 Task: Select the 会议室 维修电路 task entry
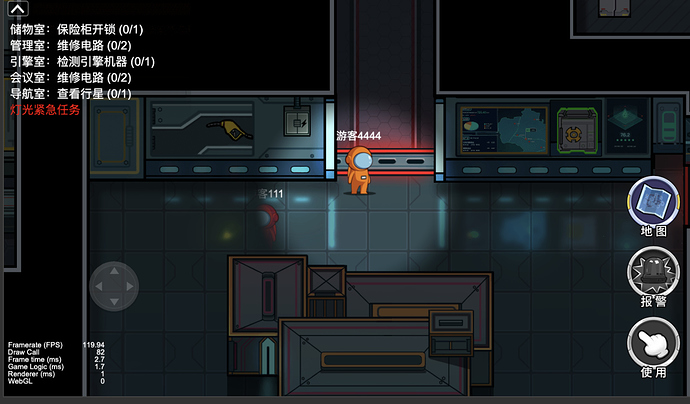tap(71, 78)
